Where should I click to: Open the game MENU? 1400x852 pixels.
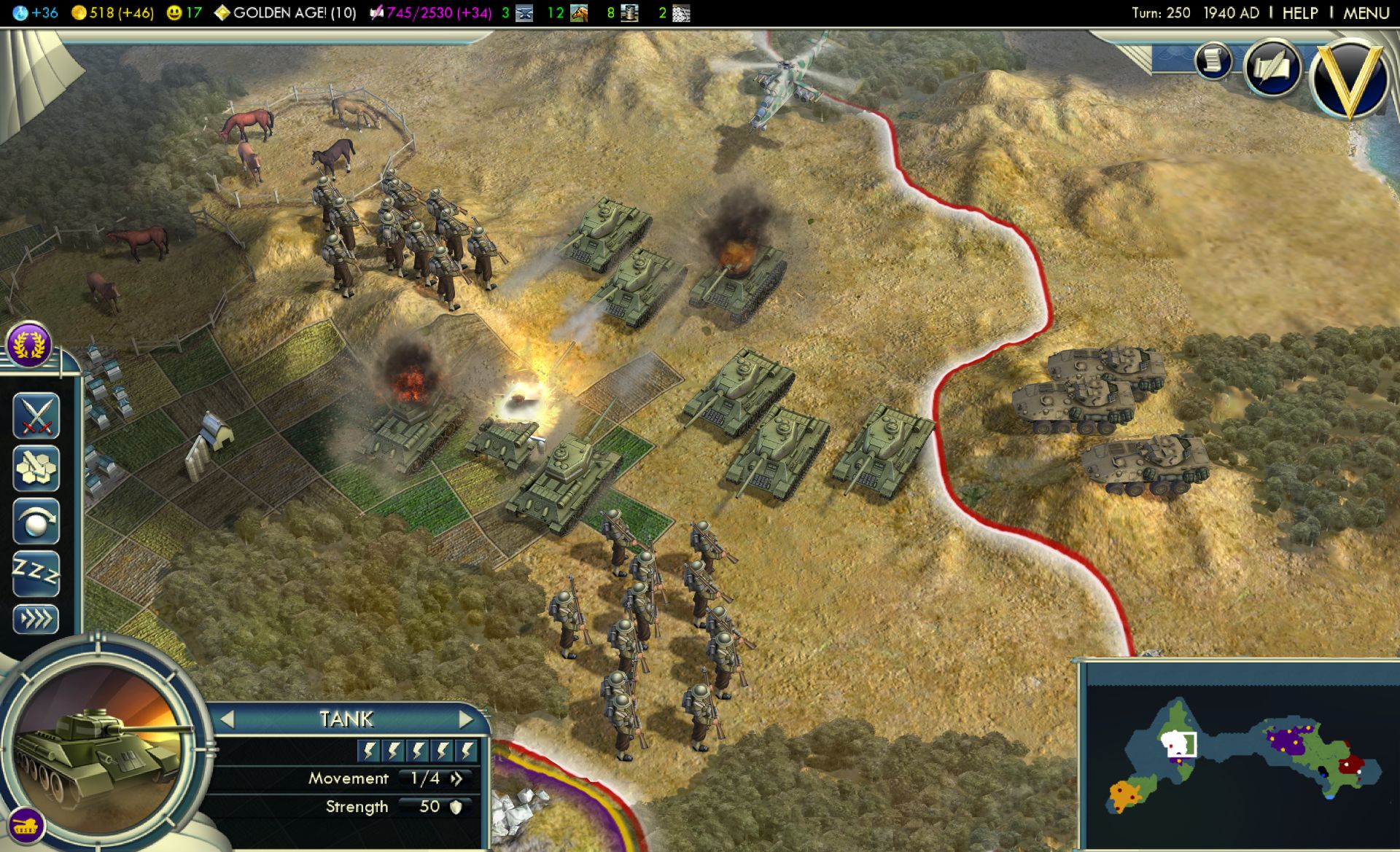pos(1366,12)
